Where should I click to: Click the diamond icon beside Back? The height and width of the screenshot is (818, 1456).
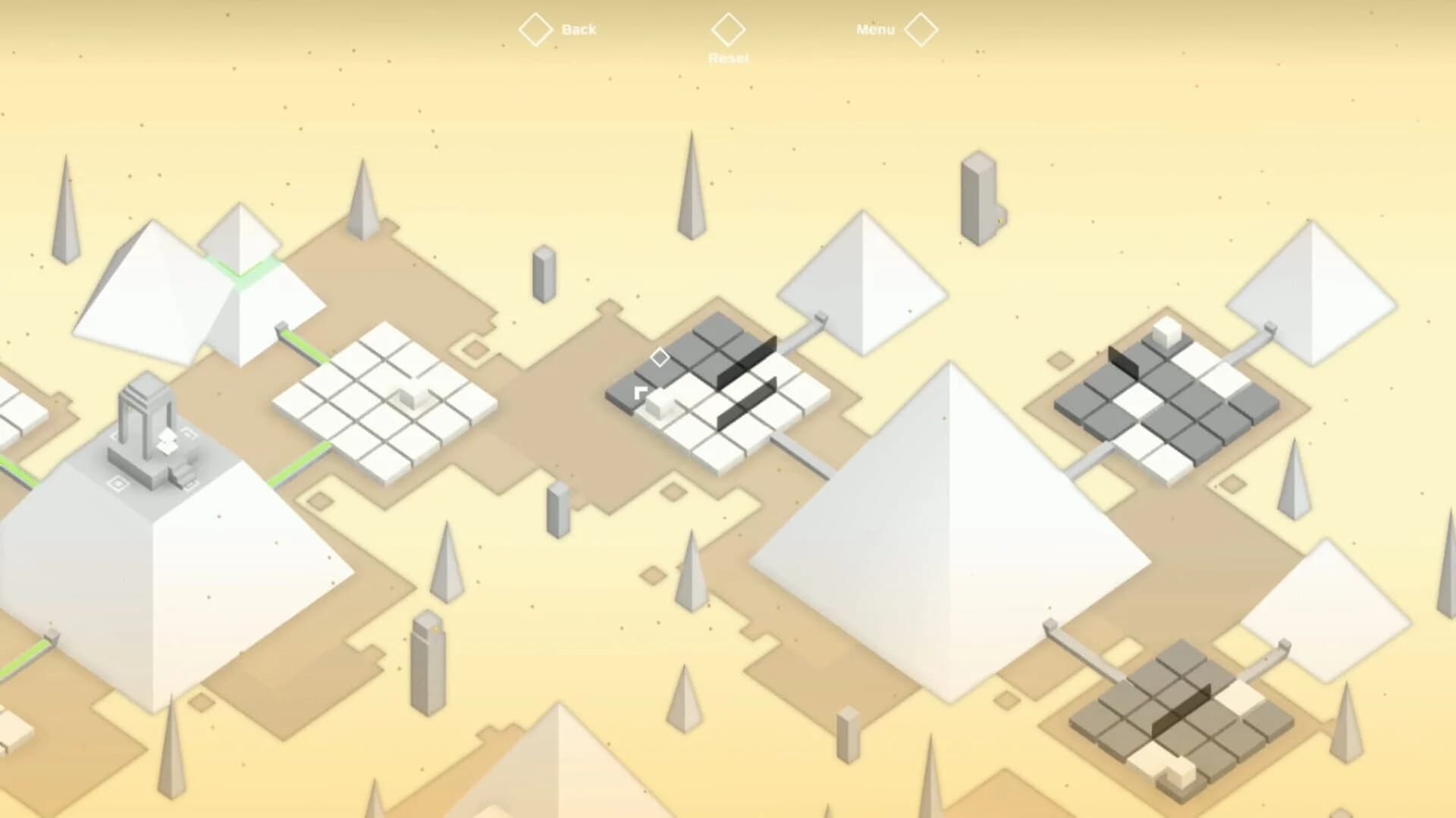536,30
